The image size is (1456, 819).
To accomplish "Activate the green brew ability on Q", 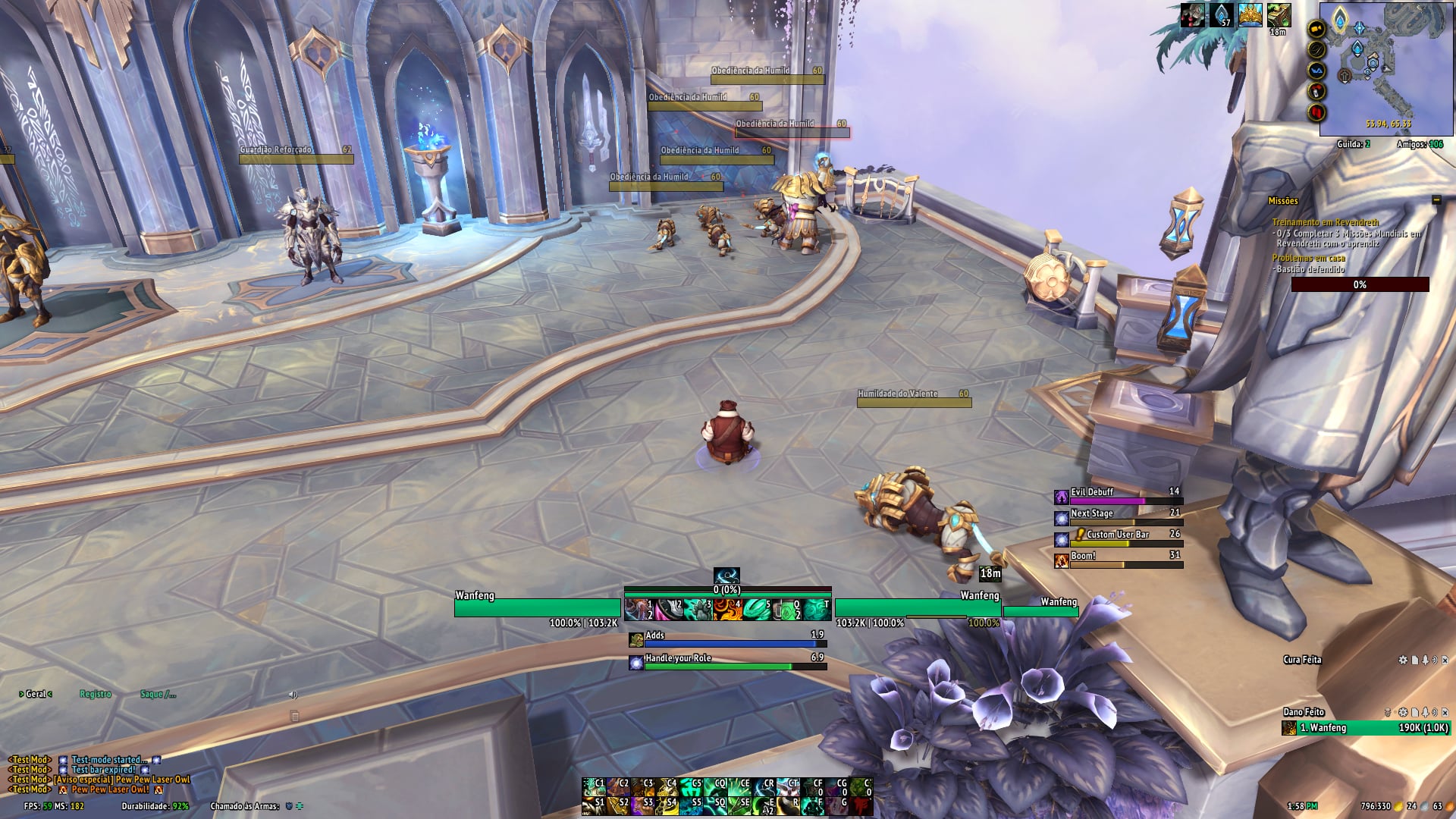I will (x=787, y=609).
